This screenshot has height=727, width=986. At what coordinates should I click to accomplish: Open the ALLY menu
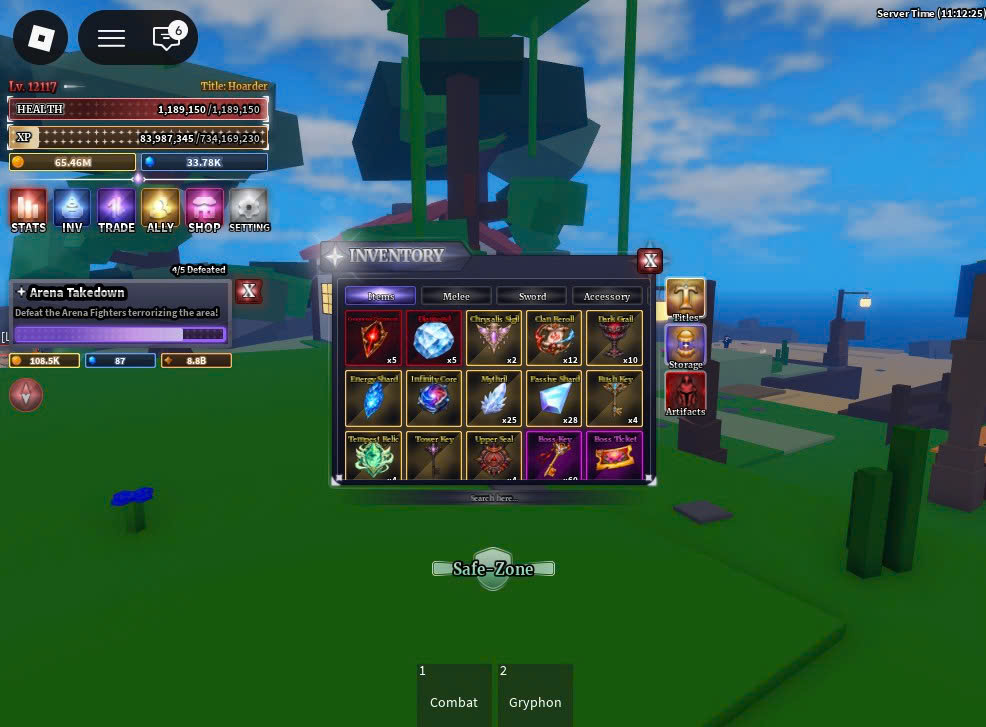160,210
